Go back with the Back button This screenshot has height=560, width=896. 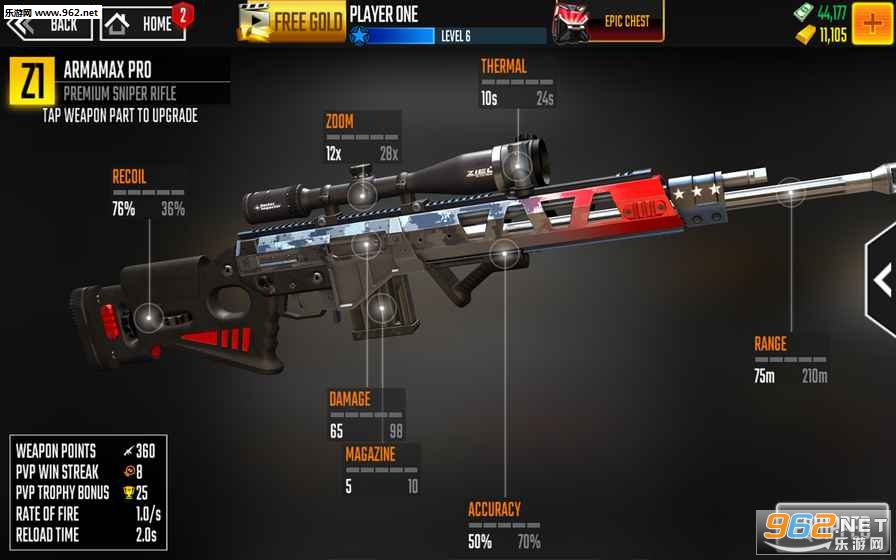coord(50,22)
